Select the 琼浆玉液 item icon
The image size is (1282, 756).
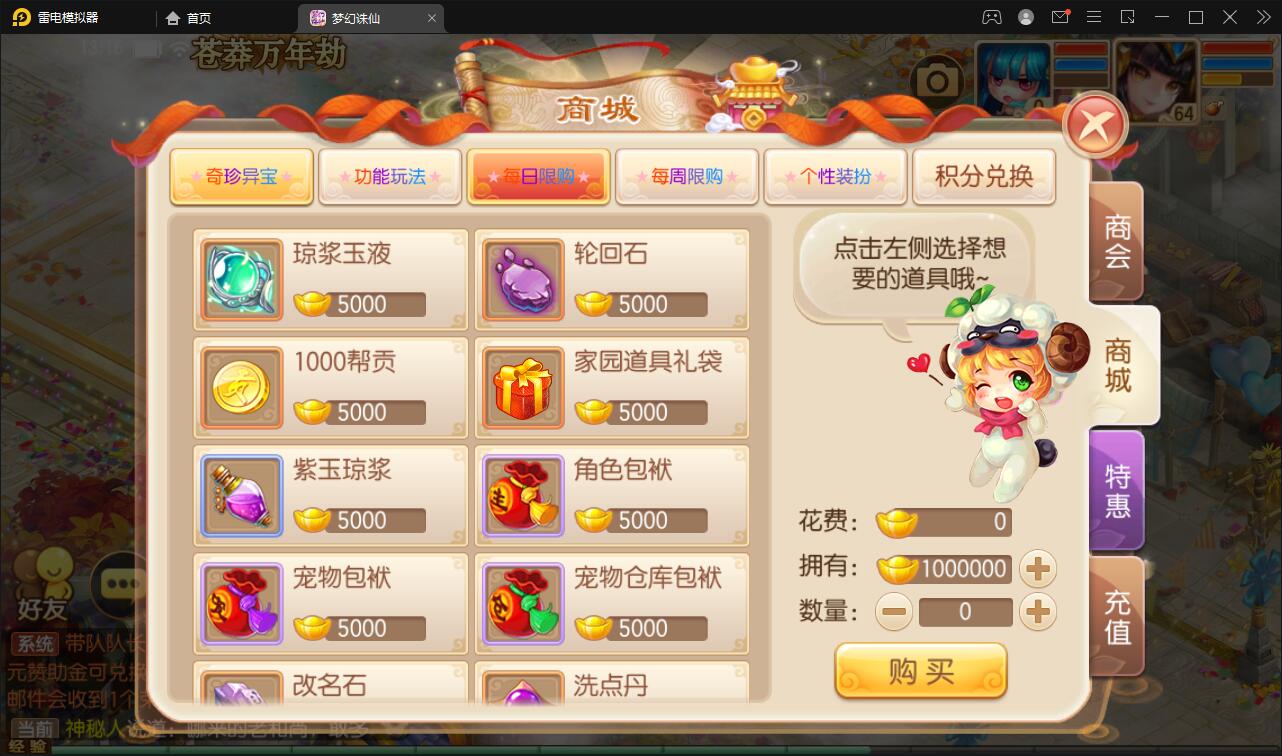pyautogui.click(x=240, y=278)
